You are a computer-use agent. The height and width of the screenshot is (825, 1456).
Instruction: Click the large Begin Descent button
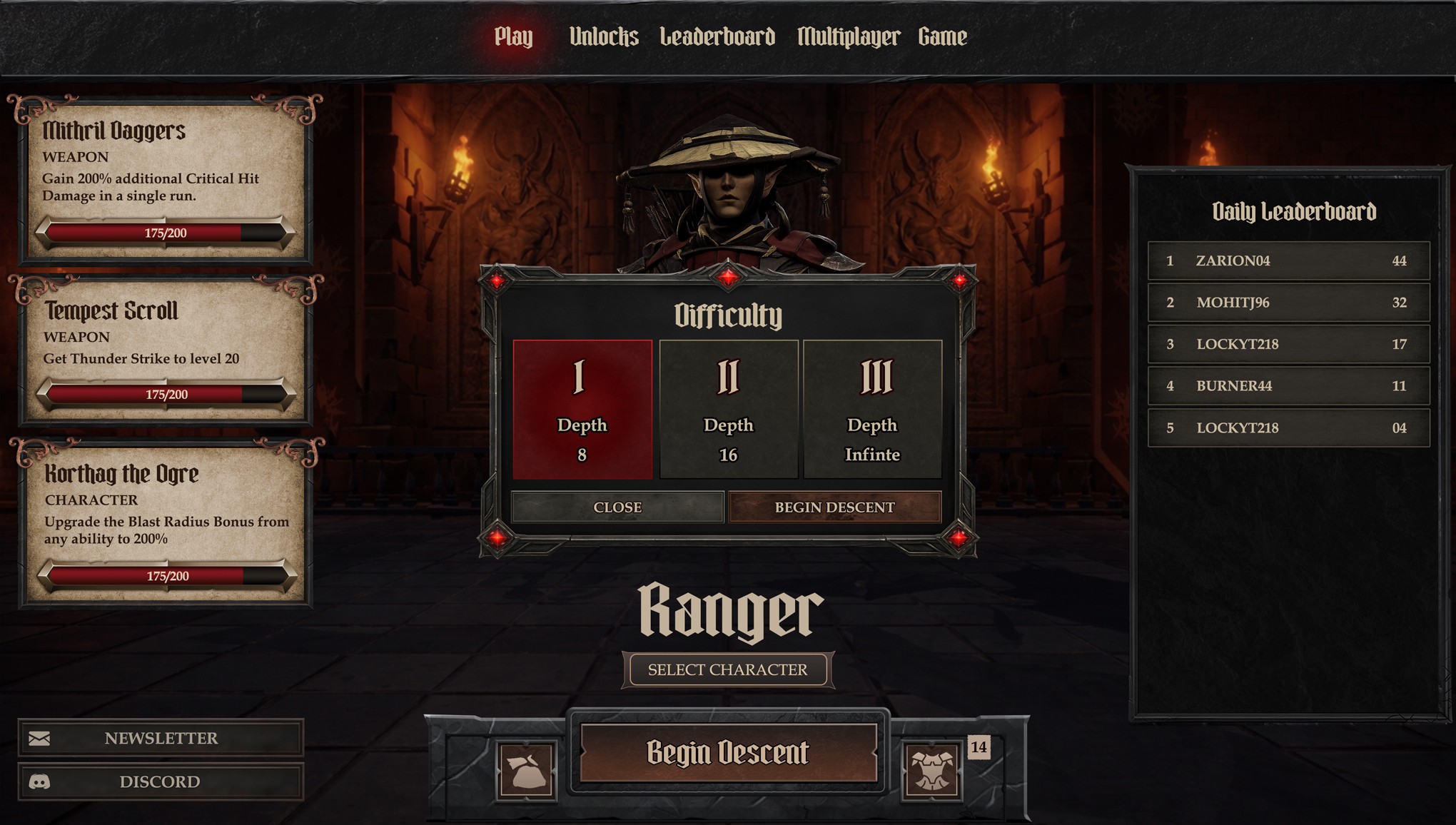pyautogui.click(x=728, y=753)
